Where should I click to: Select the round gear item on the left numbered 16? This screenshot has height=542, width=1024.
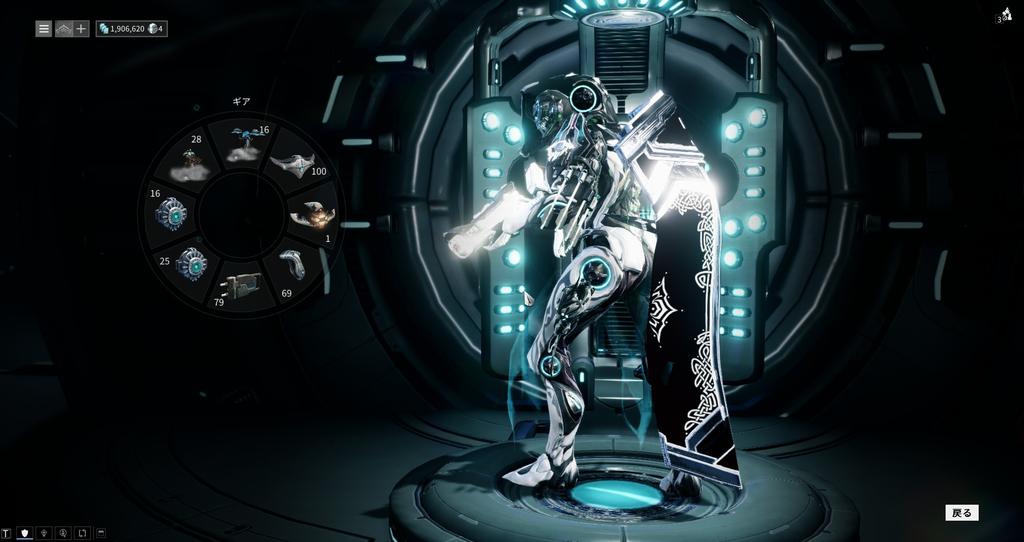coord(171,214)
